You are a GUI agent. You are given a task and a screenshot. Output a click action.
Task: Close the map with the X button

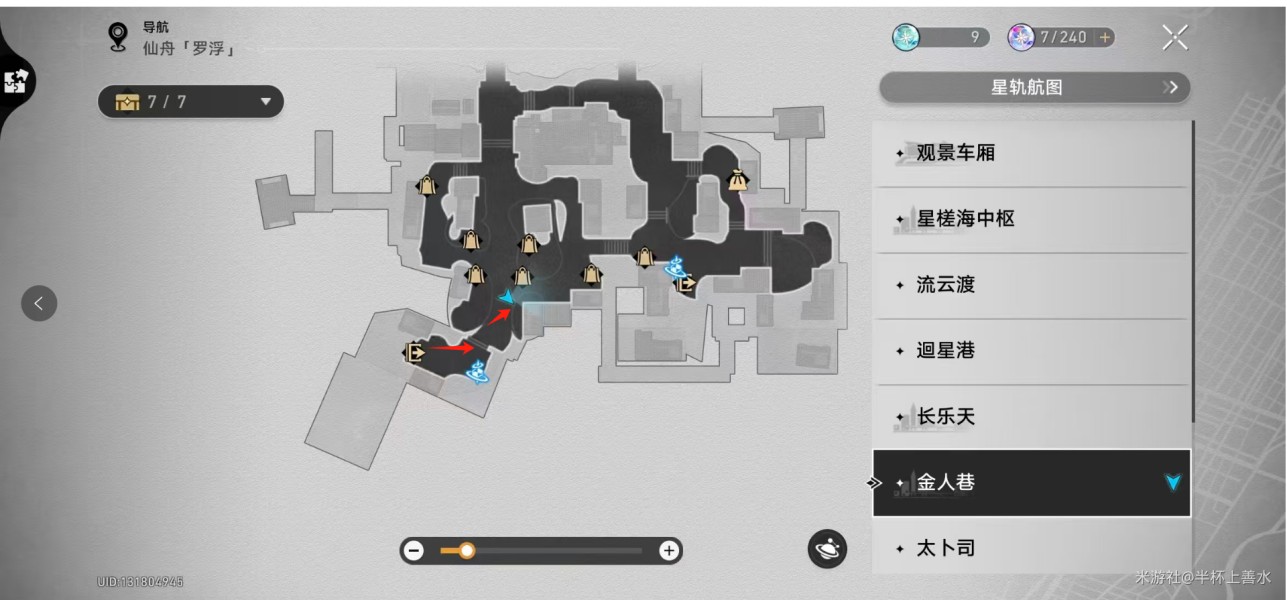tap(1174, 38)
